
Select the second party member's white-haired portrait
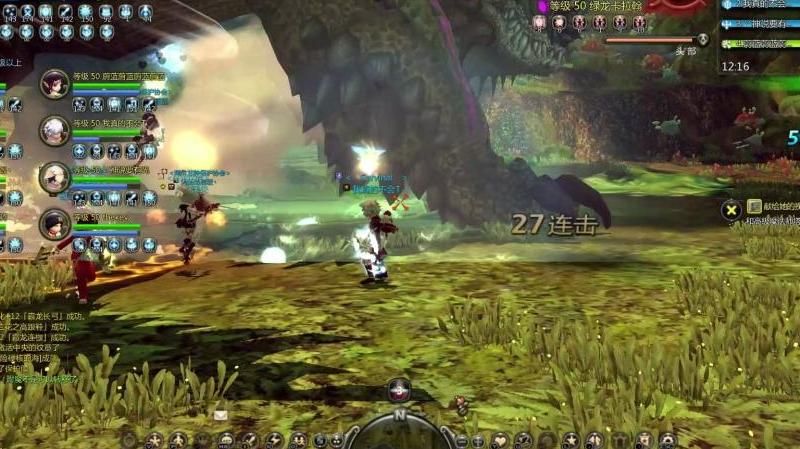54,130
